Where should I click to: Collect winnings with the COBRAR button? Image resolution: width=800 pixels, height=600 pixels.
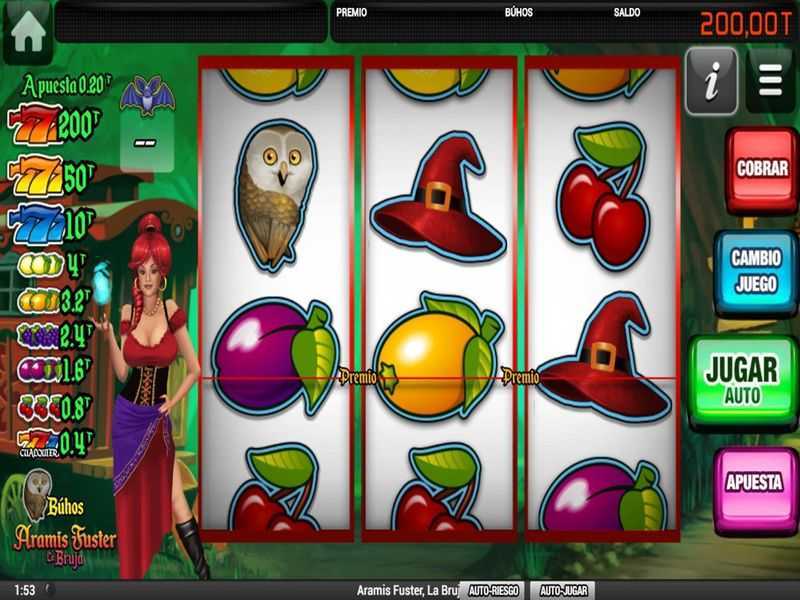(x=761, y=169)
